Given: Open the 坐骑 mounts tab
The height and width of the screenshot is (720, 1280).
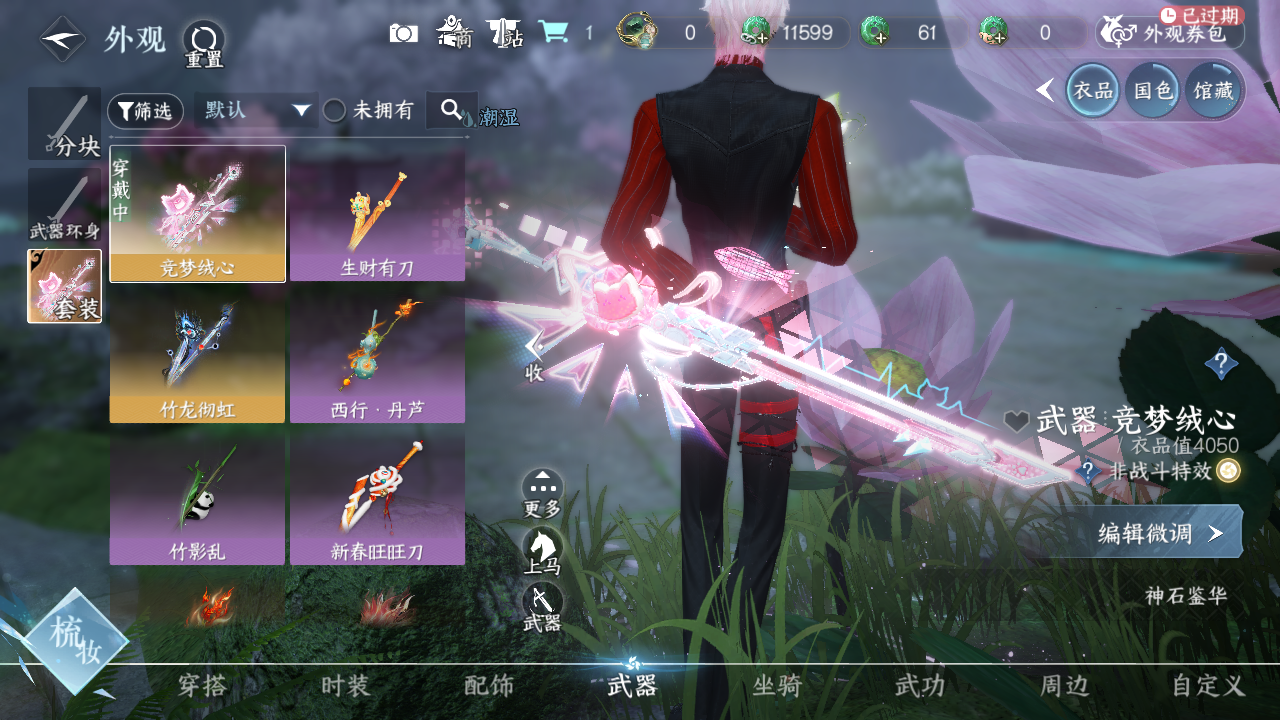Looking at the screenshot, I should click(777, 686).
